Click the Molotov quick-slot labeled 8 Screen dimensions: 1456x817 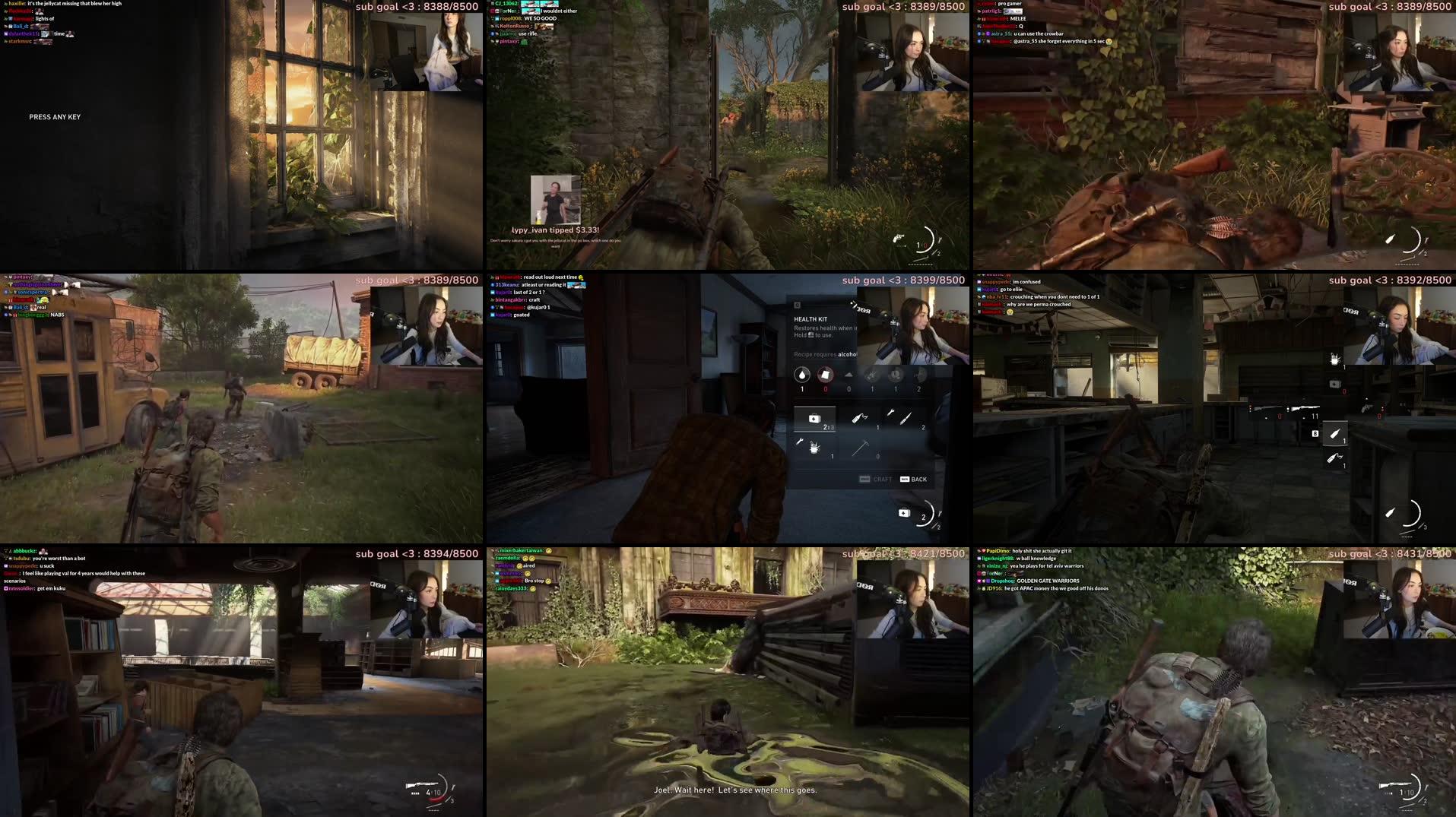pos(1336,433)
